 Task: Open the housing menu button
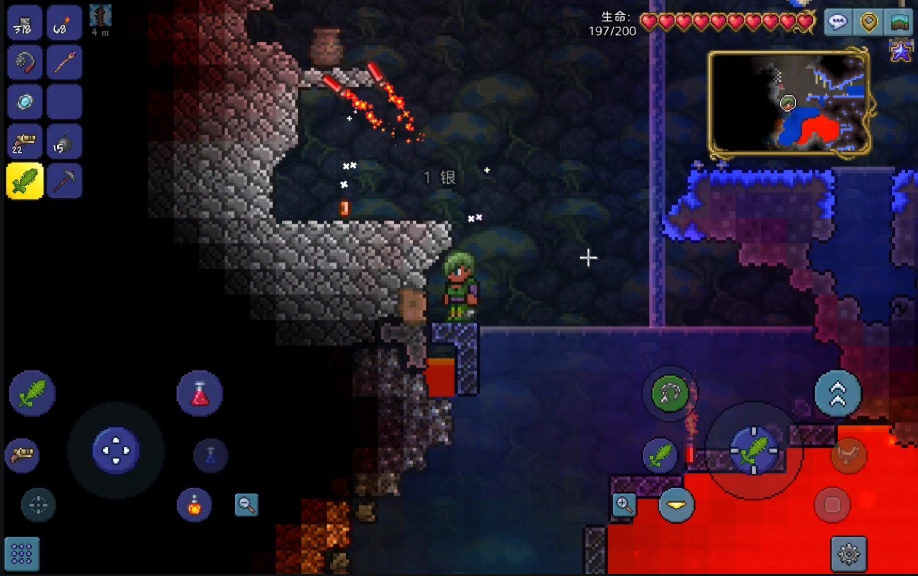pos(900,23)
